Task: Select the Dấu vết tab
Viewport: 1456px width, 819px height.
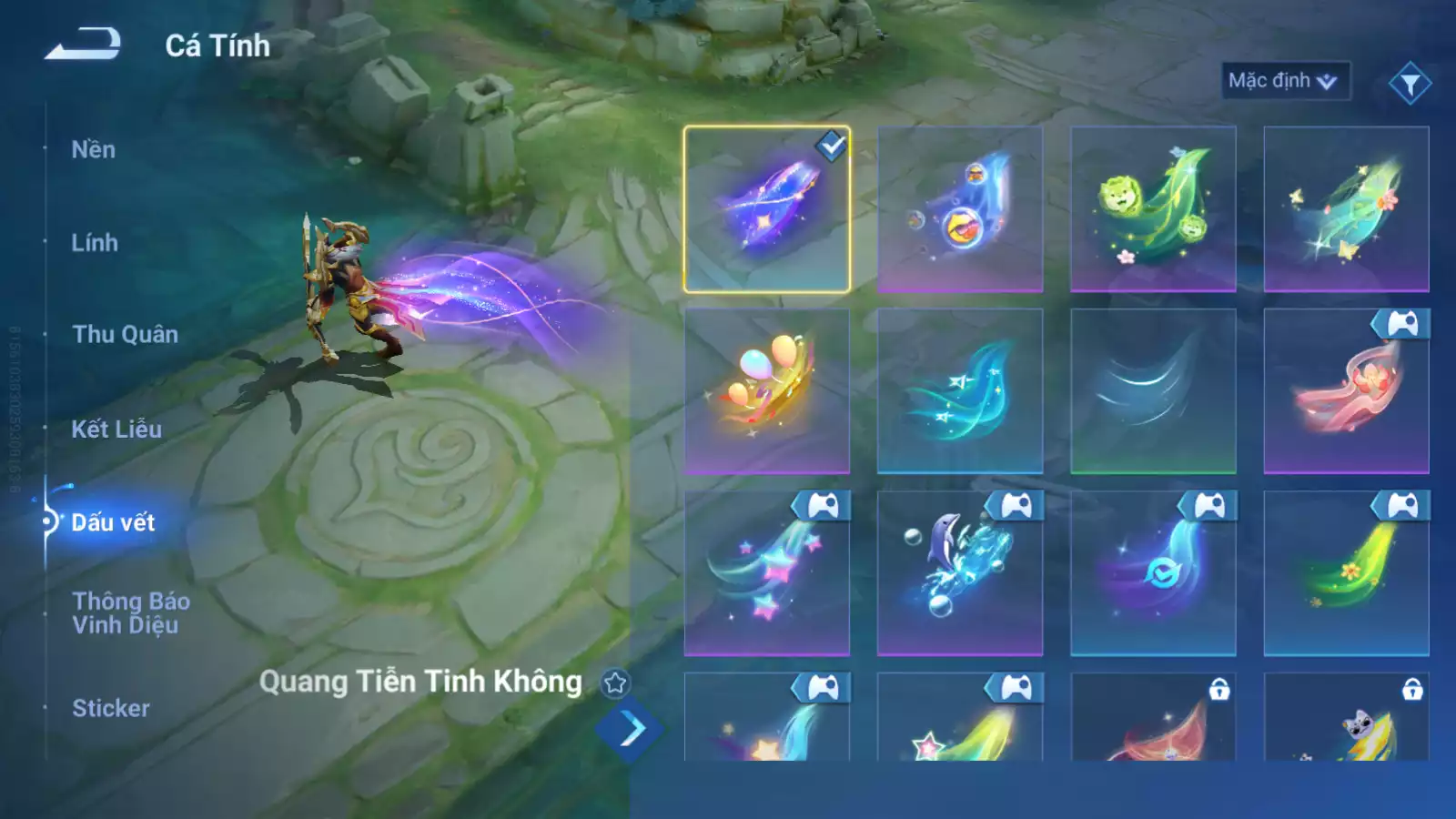Action: pyautogui.click(x=113, y=522)
